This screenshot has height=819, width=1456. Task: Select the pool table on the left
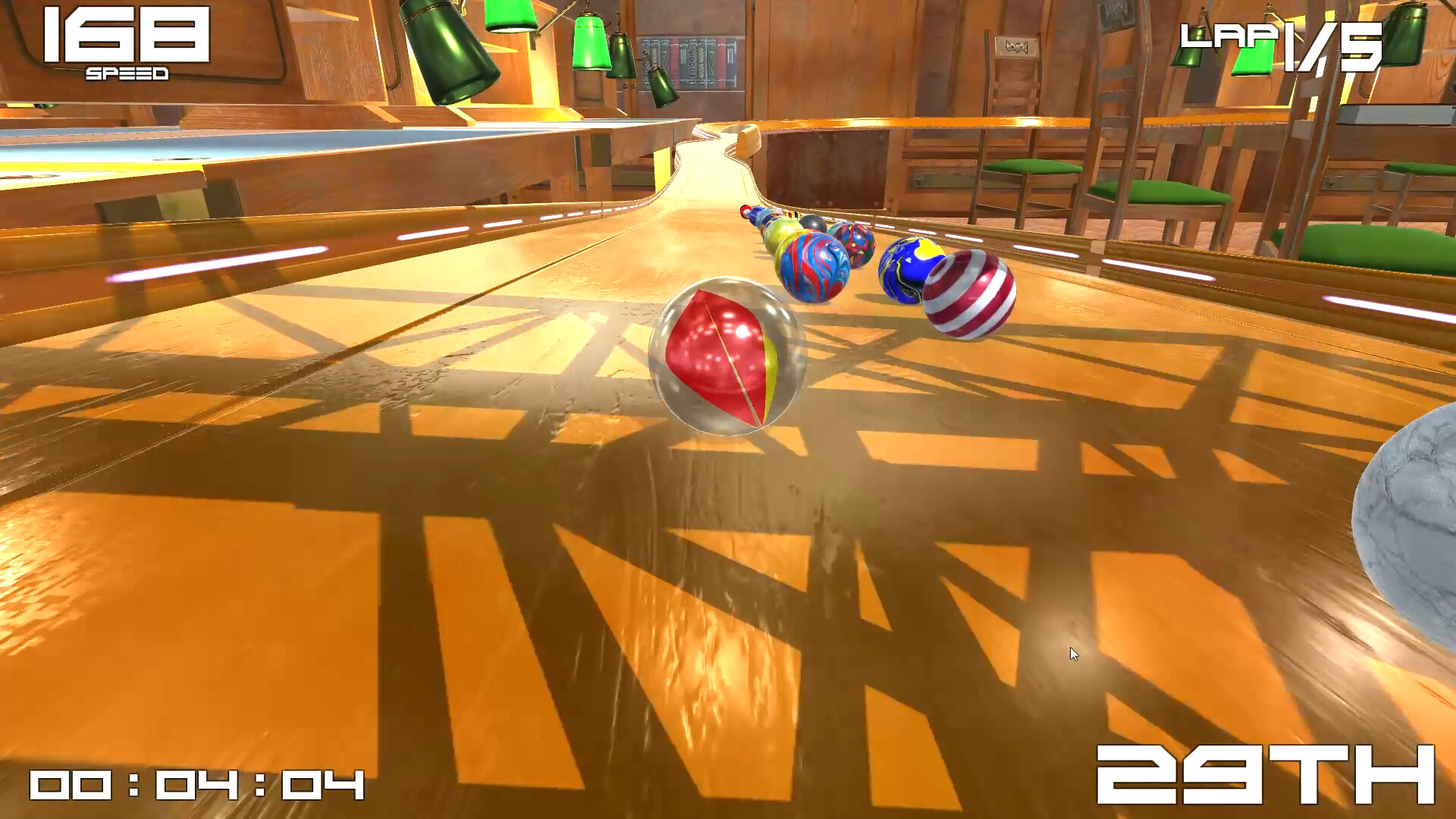[x=136, y=148]
